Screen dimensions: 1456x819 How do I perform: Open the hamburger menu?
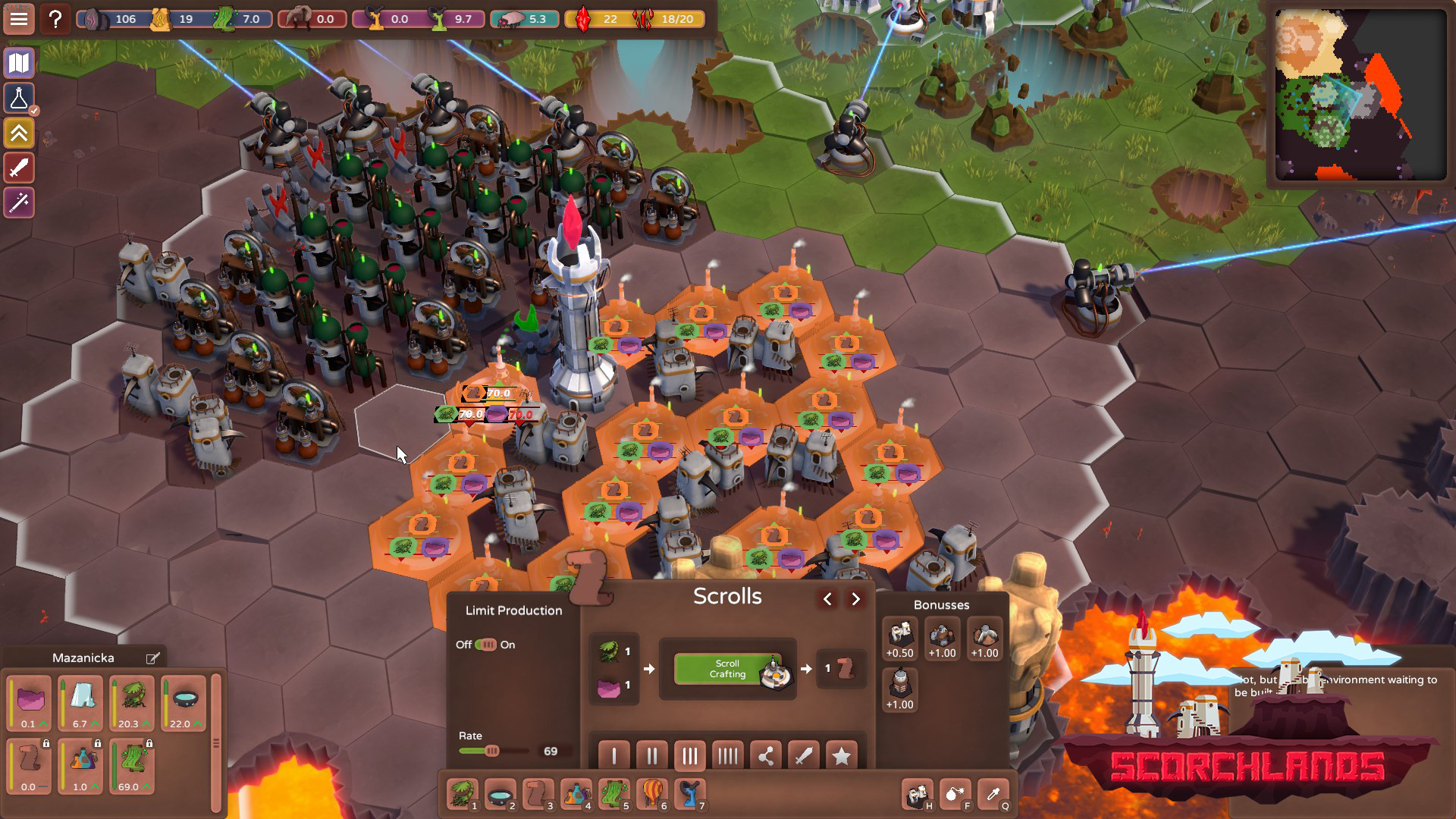pos(18,19)
